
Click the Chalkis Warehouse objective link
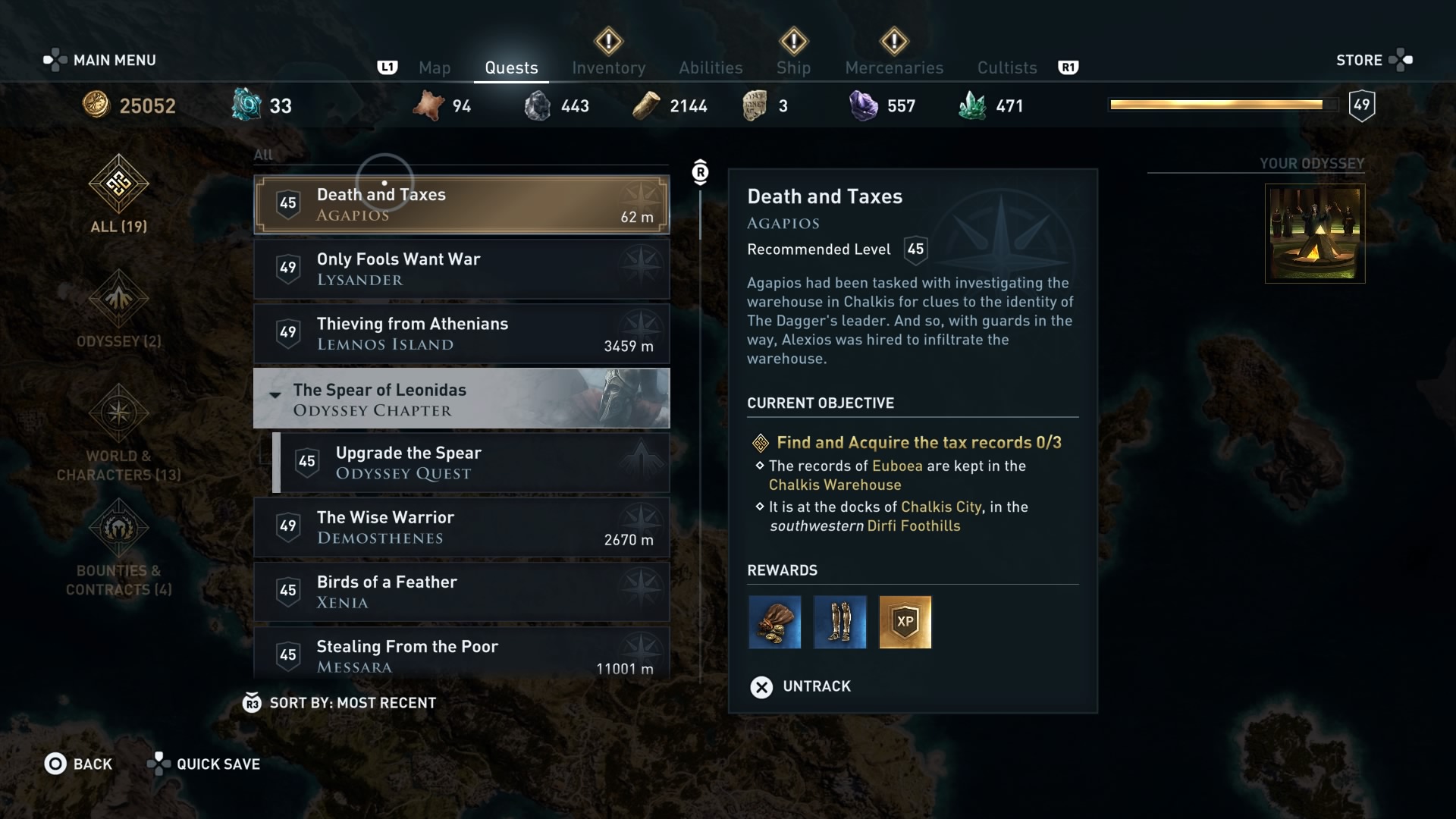point(835,485)
